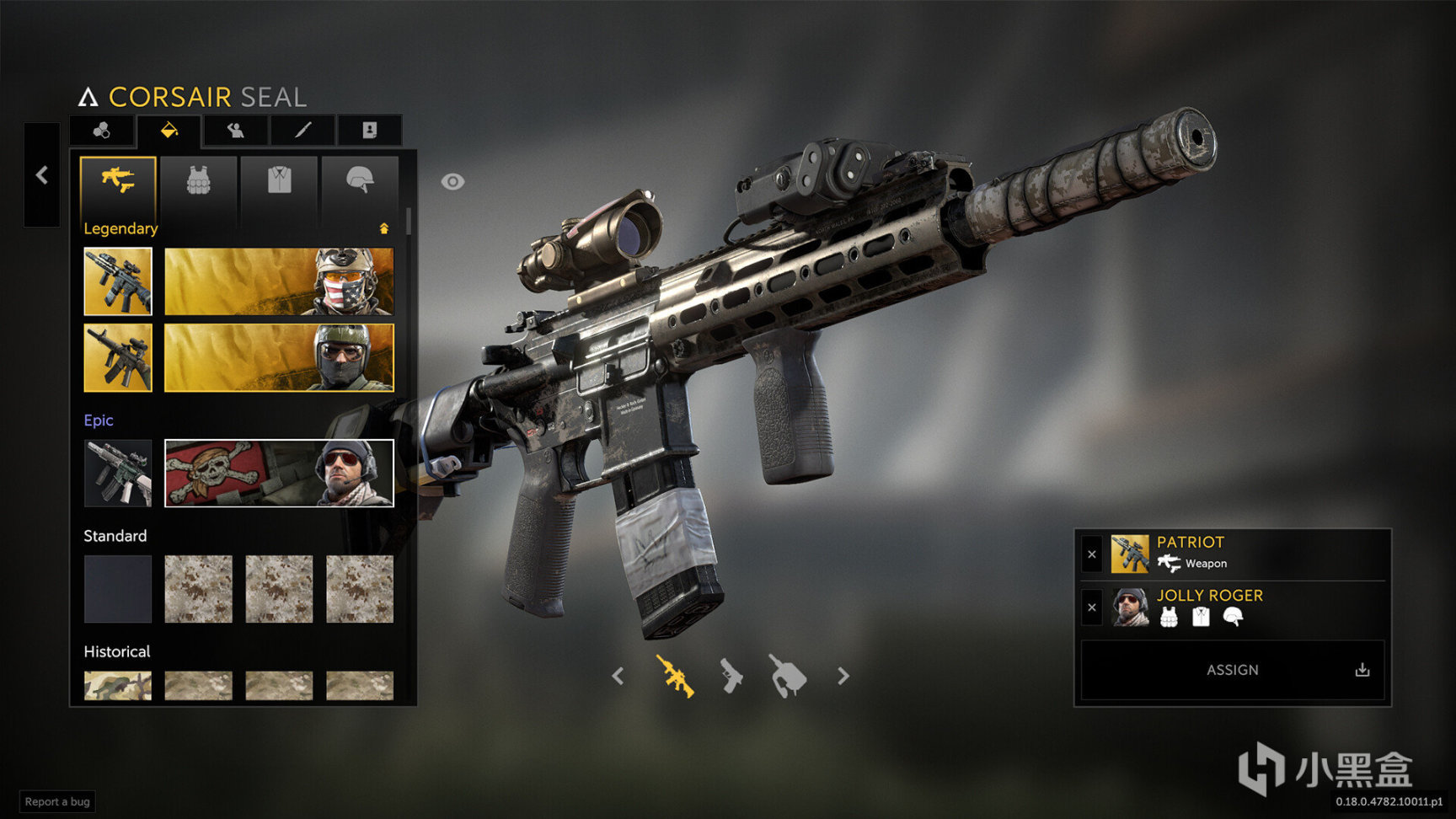
Task: Show next weapon with right arrow
Action: click(843, 676)
